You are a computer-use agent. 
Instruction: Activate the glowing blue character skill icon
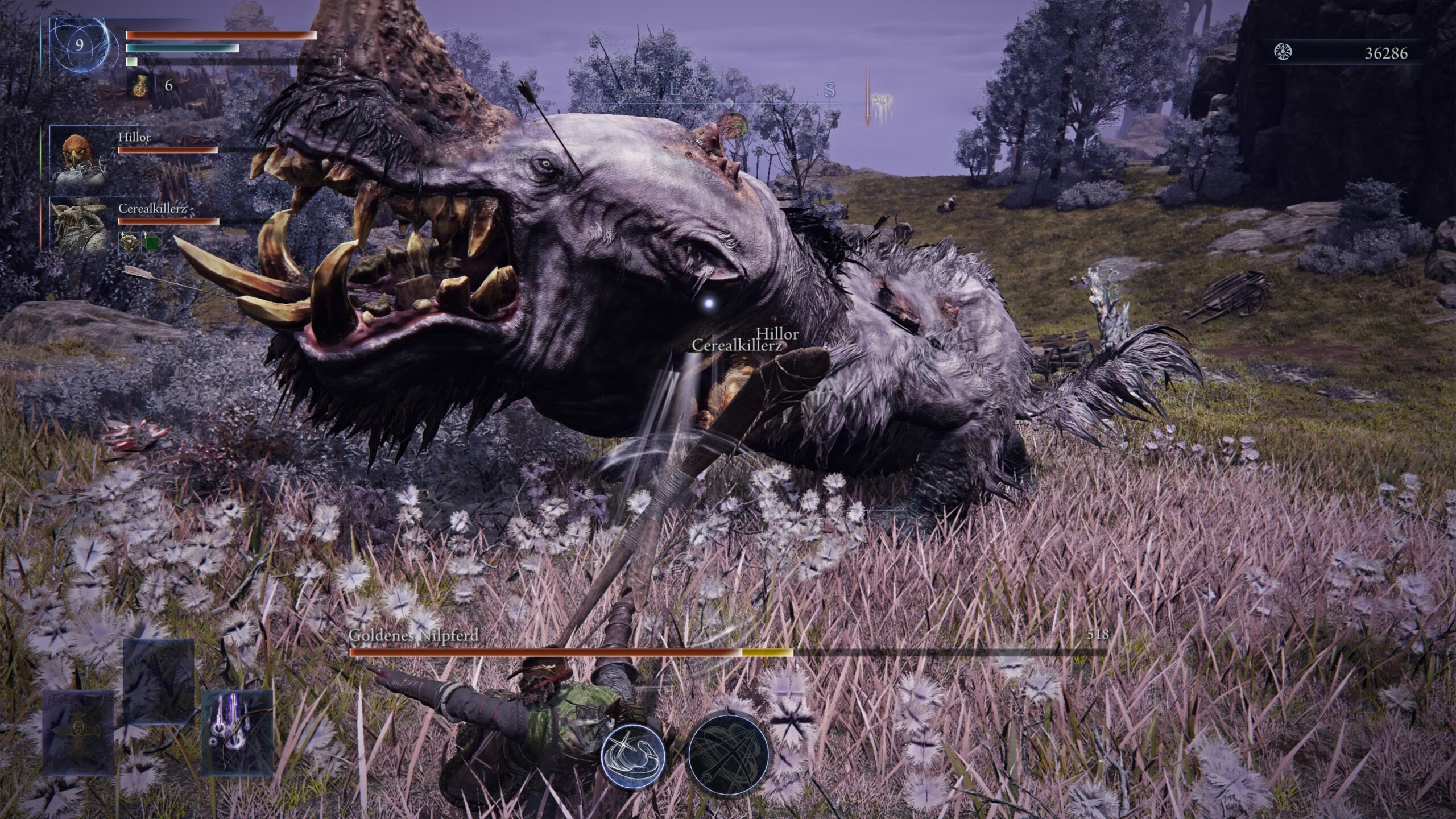click(633, 757)
